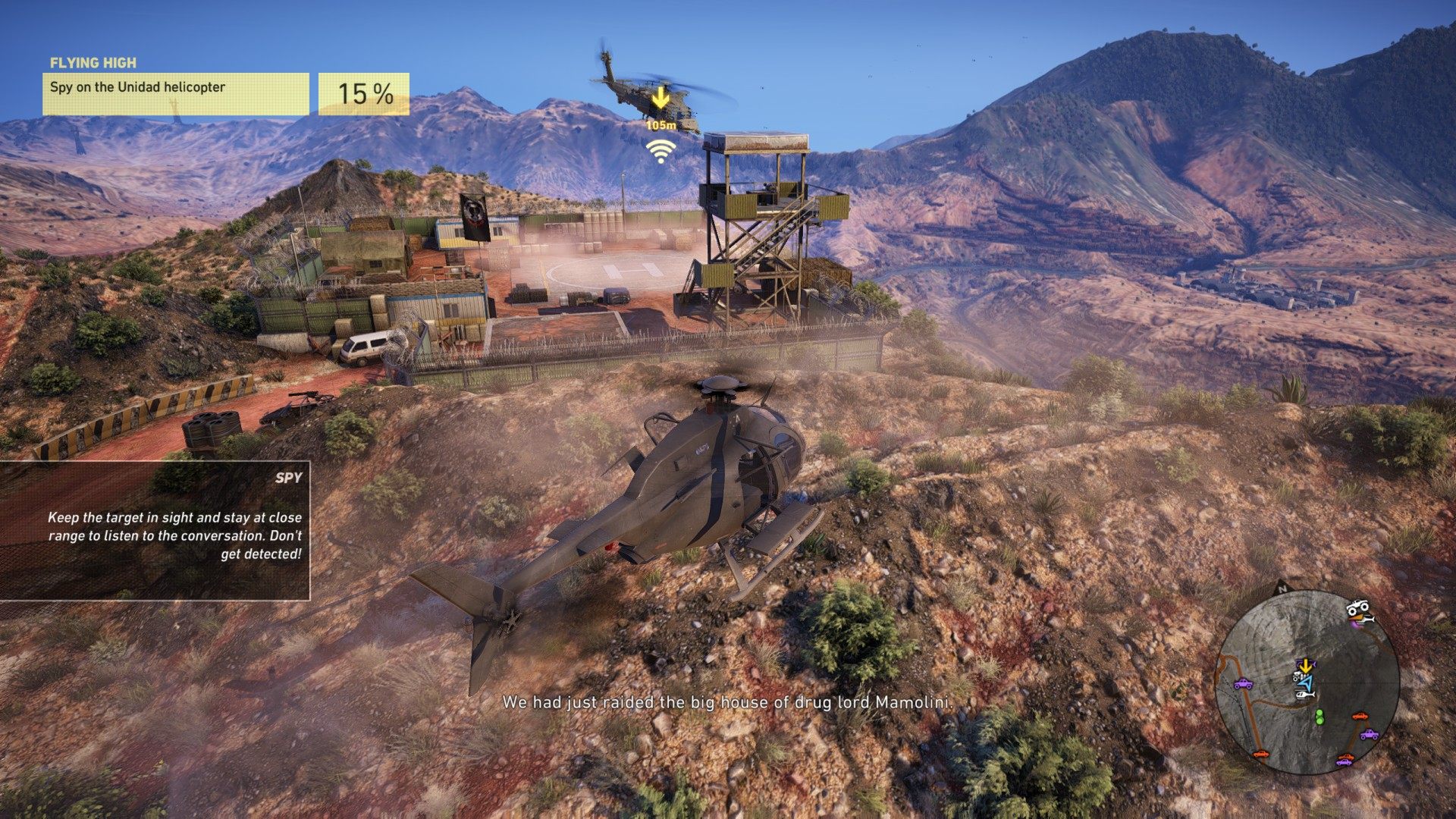Viewport: 1456px width, 819px height.
Task: Choose the yellow objective arrow on minimap
Action: point(1306,666)
